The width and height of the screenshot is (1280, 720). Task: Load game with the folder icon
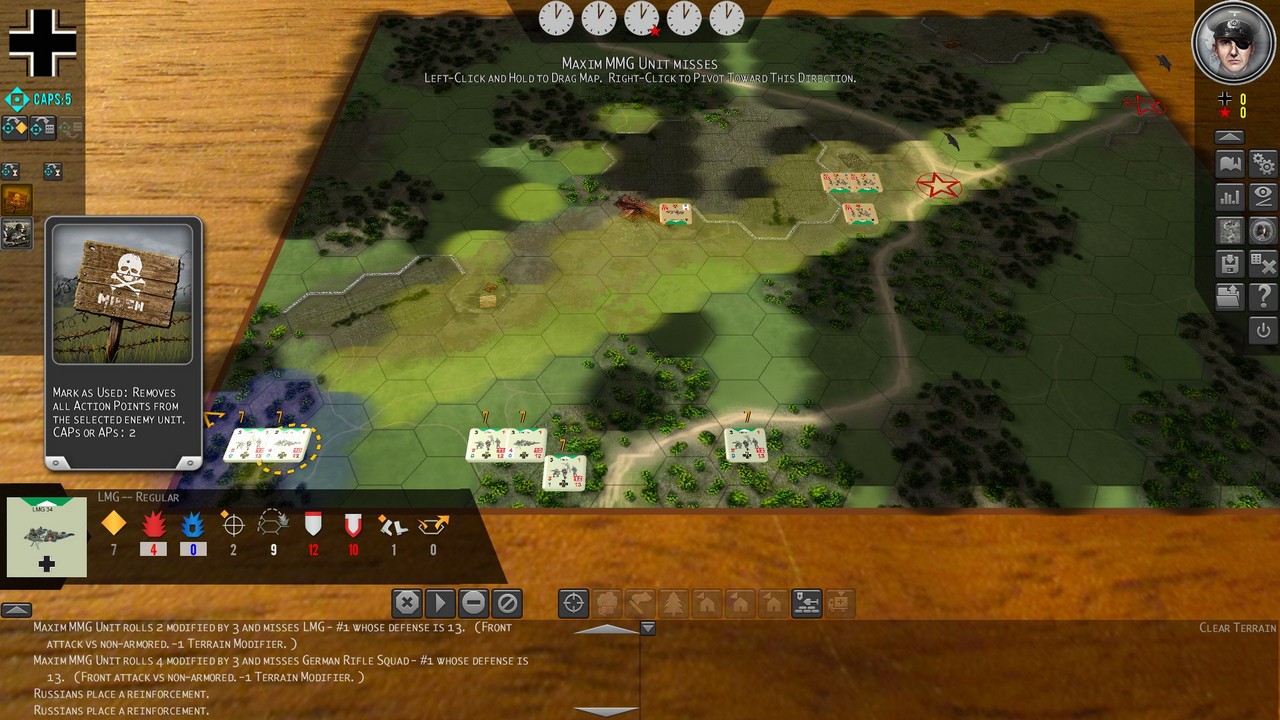click(x=1230, y=296)
